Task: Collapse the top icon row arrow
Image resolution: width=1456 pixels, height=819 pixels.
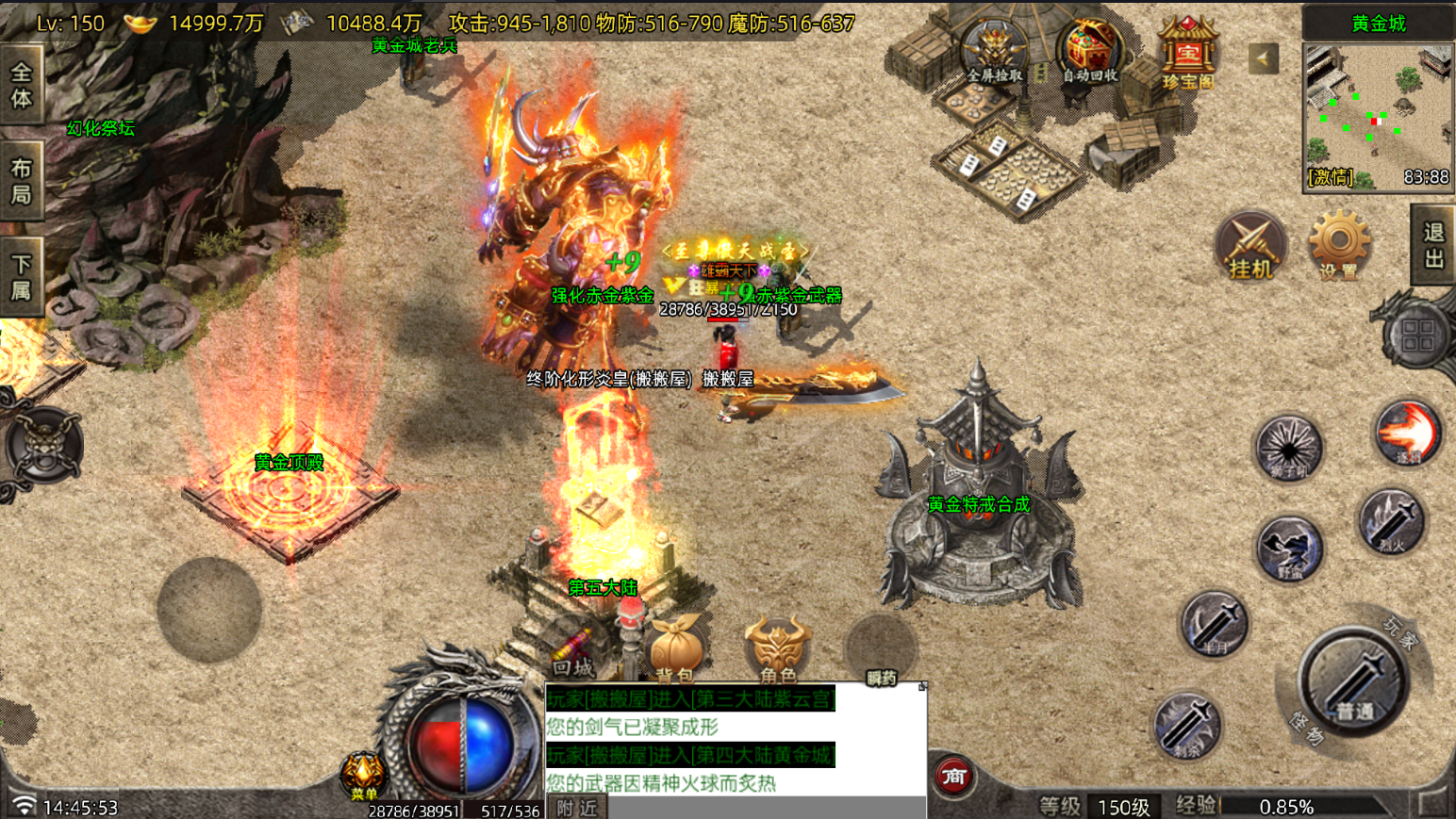Action: pos(1263,58)
